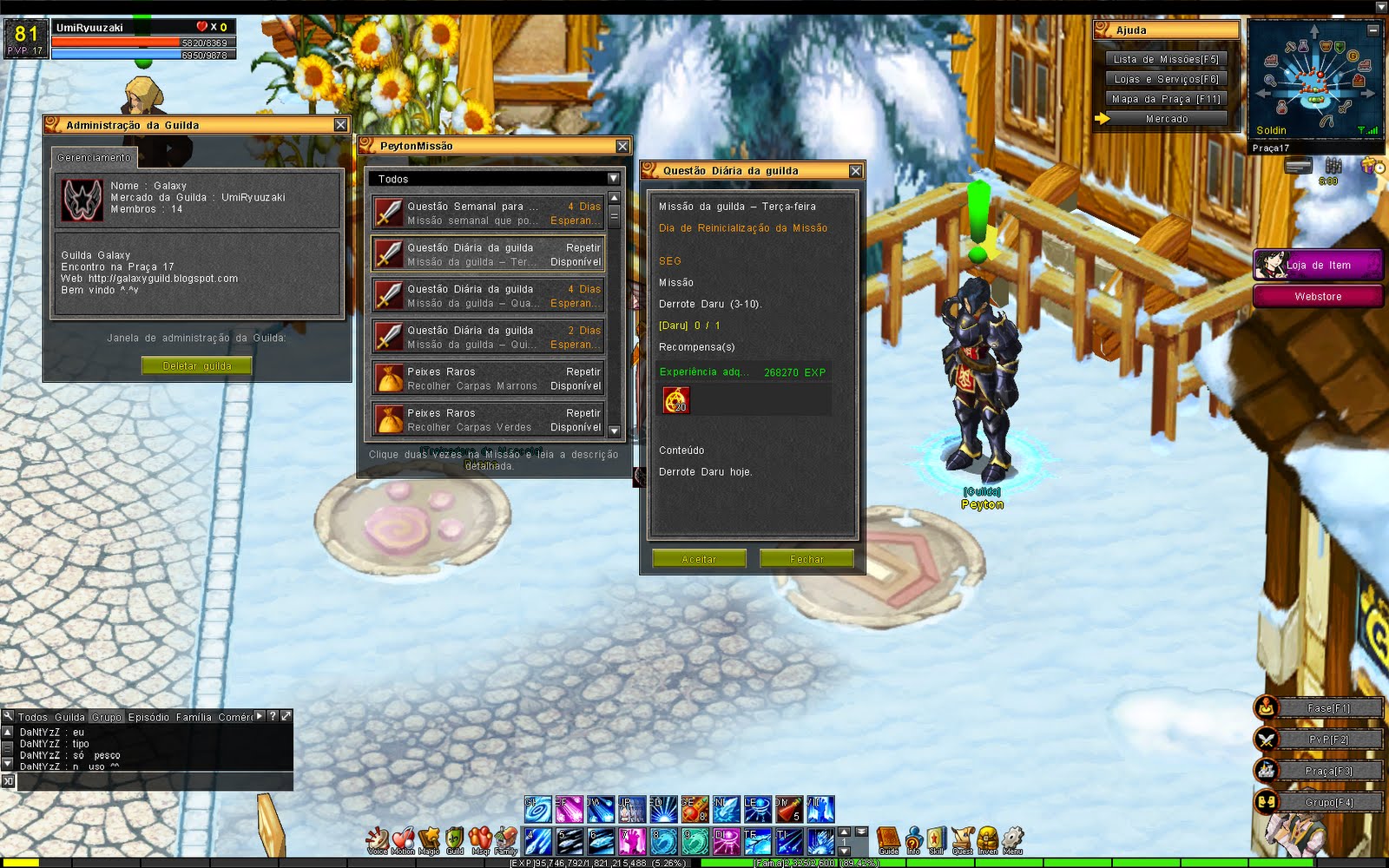Click the hotbar page up arrow
The width and height of the screenshot is (1389, 868).
coord(845,832)
